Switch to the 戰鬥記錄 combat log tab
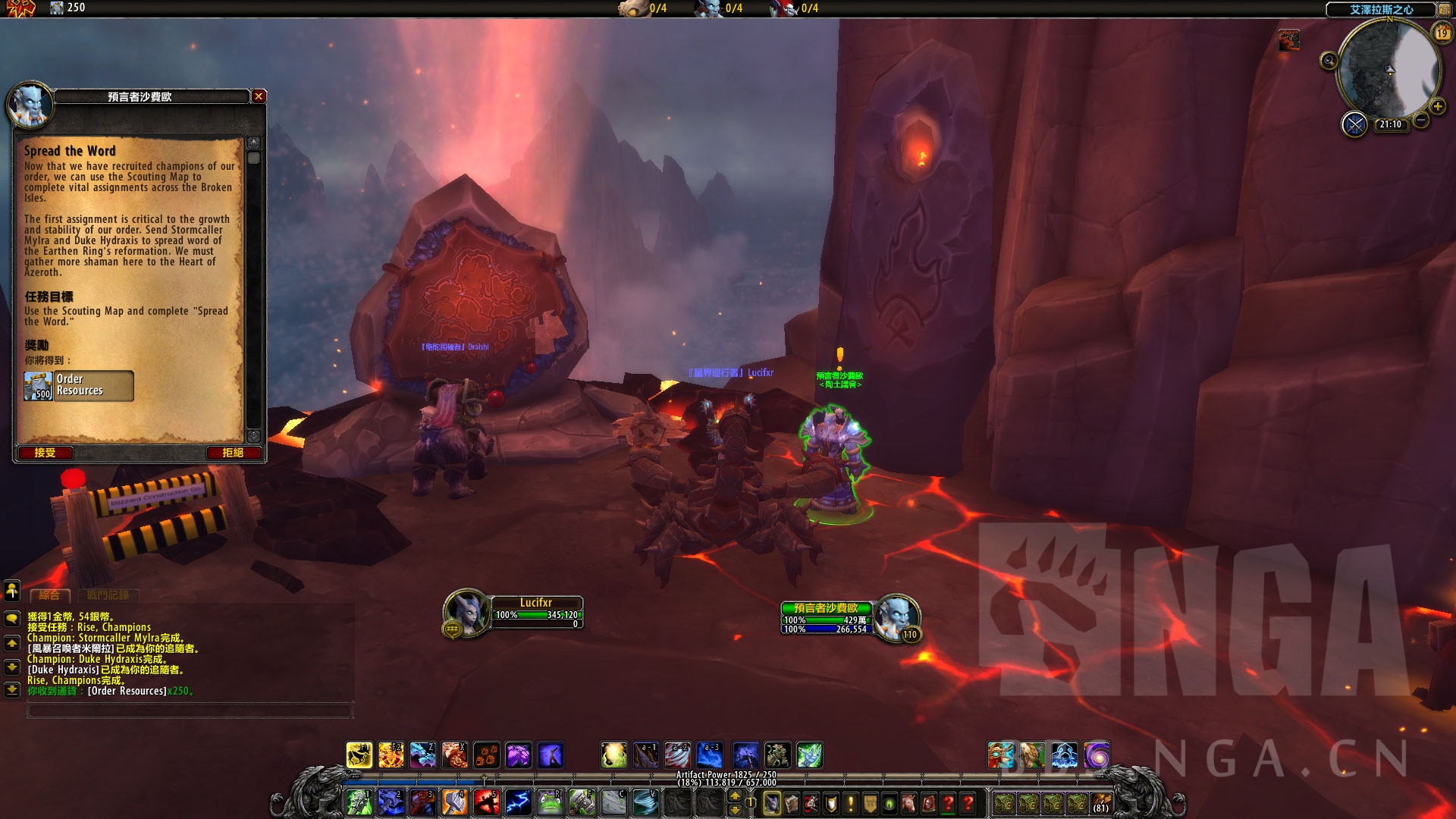The height and width of the screenshot is (819, 1456). pyautogui.click(x=108, y=595)
